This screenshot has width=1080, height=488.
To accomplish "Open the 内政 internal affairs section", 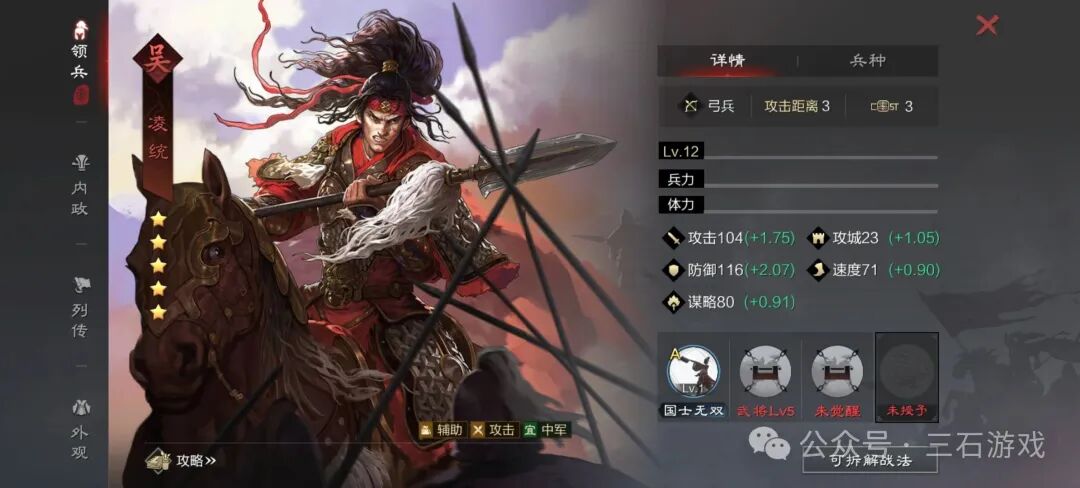I will click(80, 176).
